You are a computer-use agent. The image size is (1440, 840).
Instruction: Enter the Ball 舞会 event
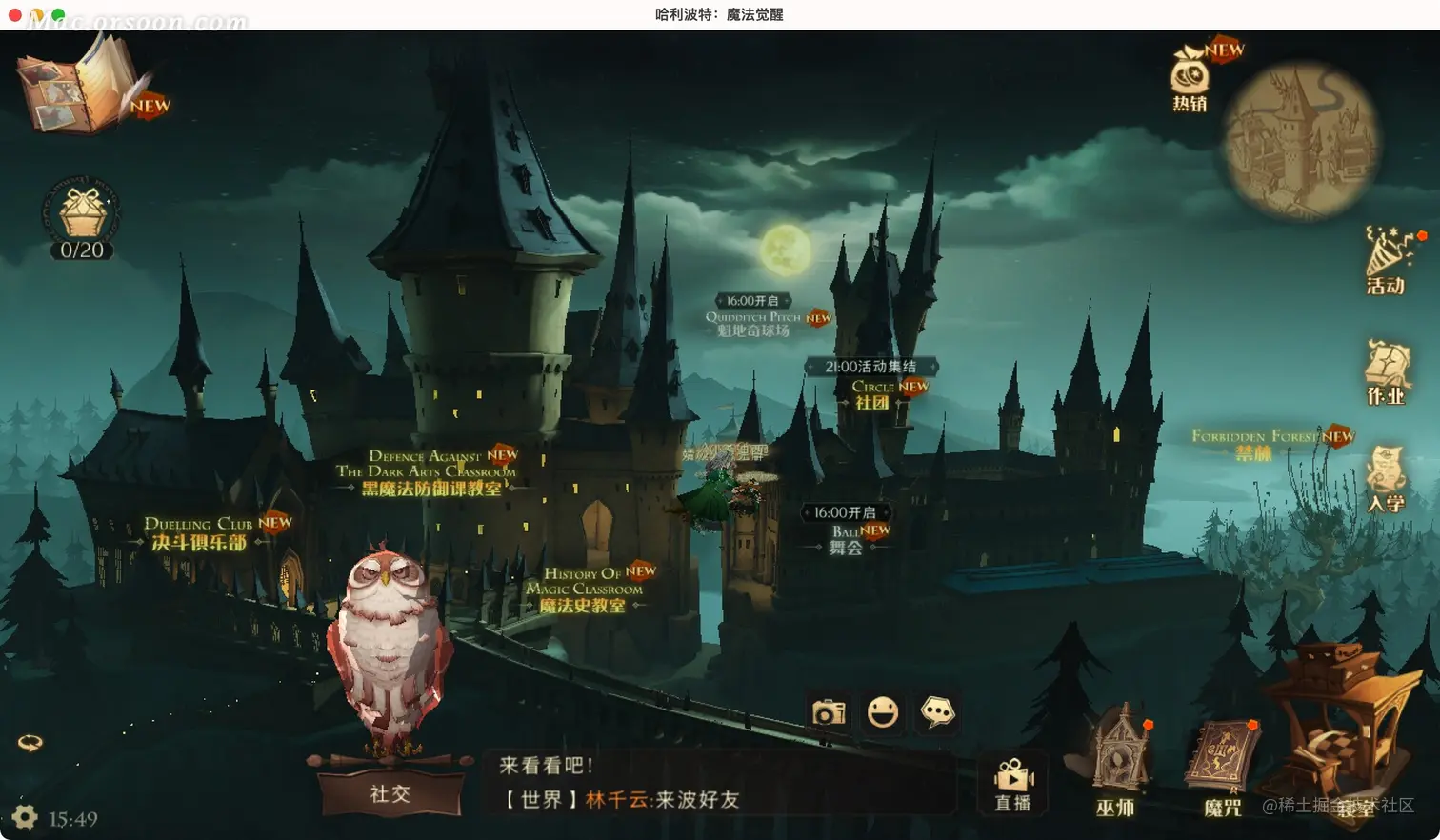coord(846,540)
